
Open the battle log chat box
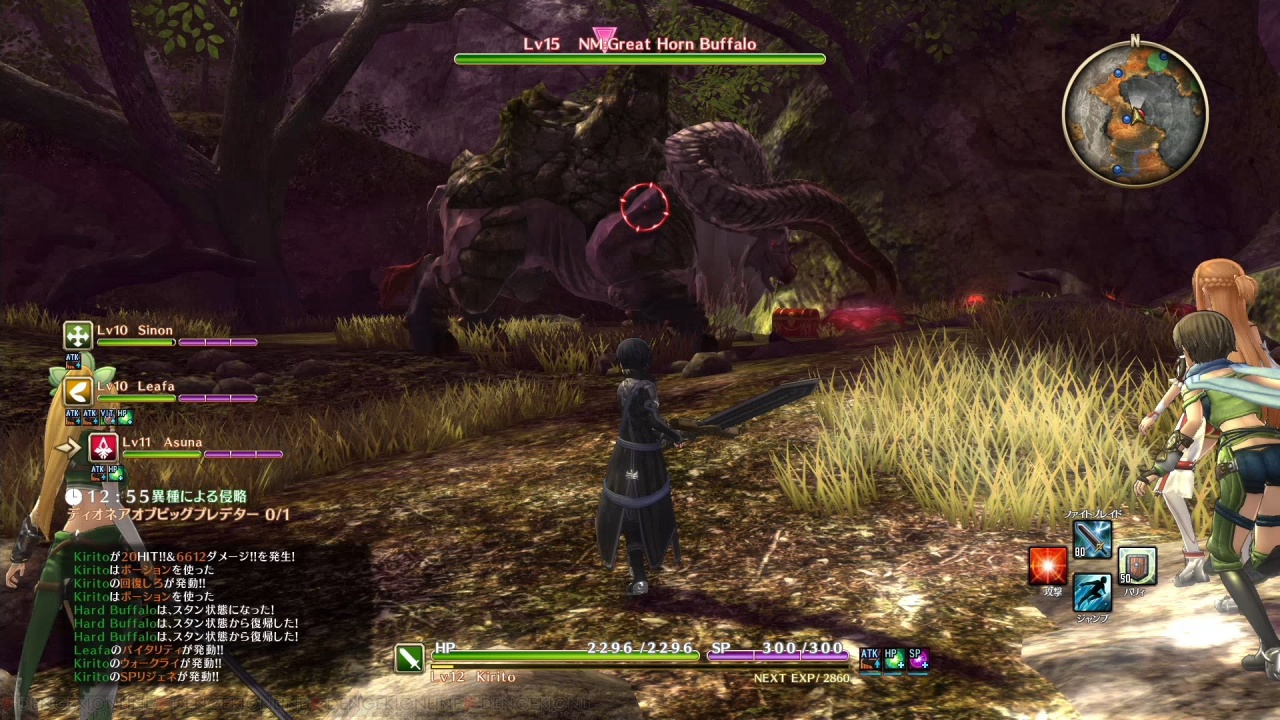[185, 616]
